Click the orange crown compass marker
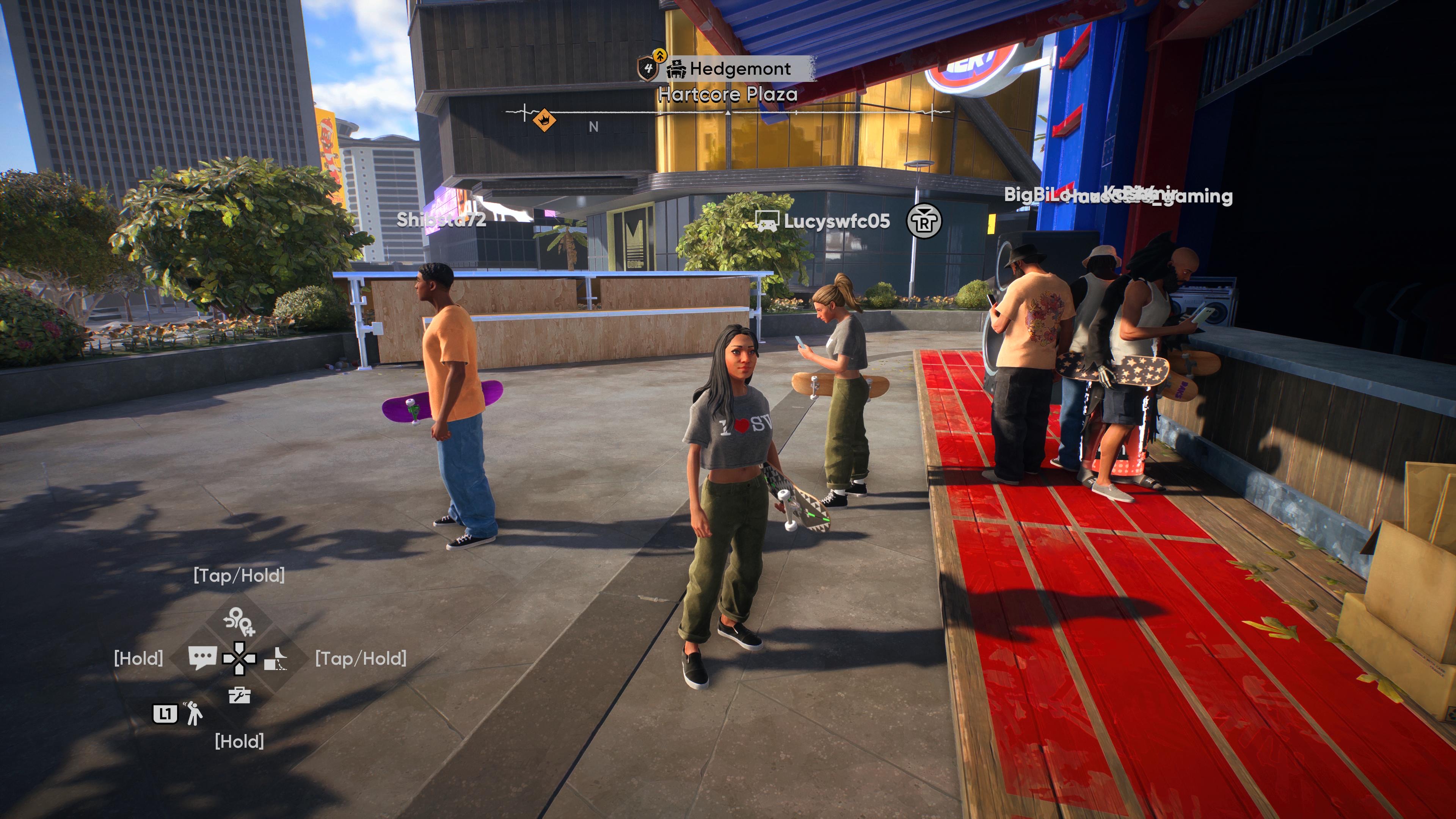 point(544,119)
